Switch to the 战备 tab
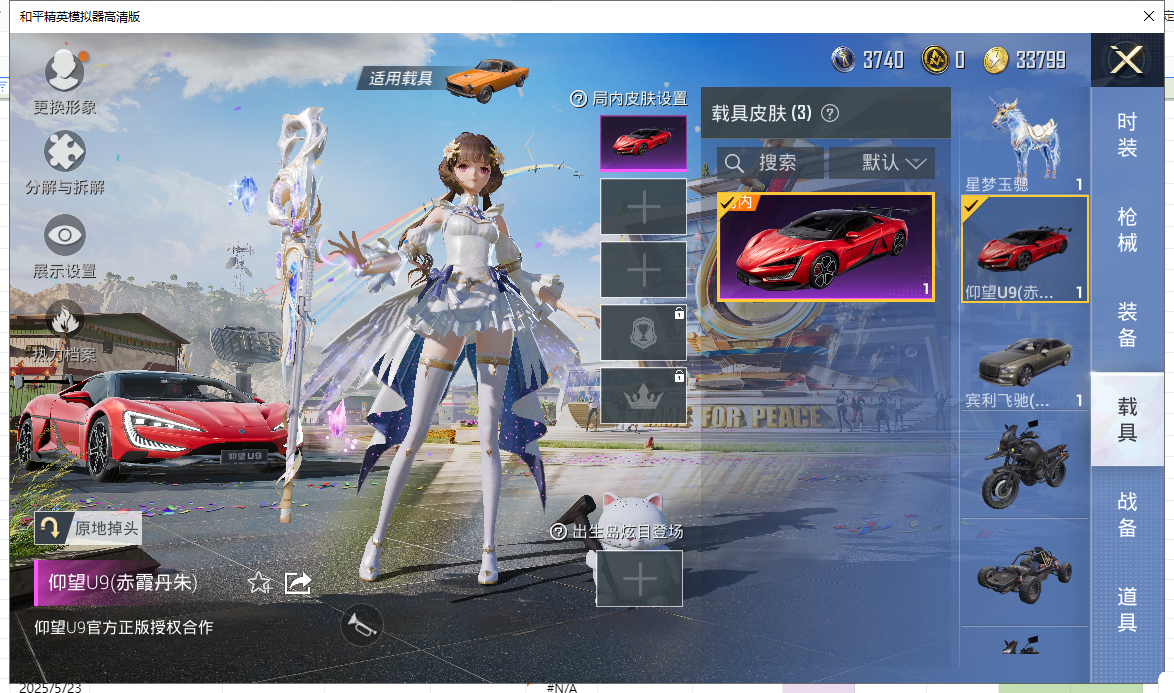This screenshot has height=693, width=1174. click(1127, 514)
